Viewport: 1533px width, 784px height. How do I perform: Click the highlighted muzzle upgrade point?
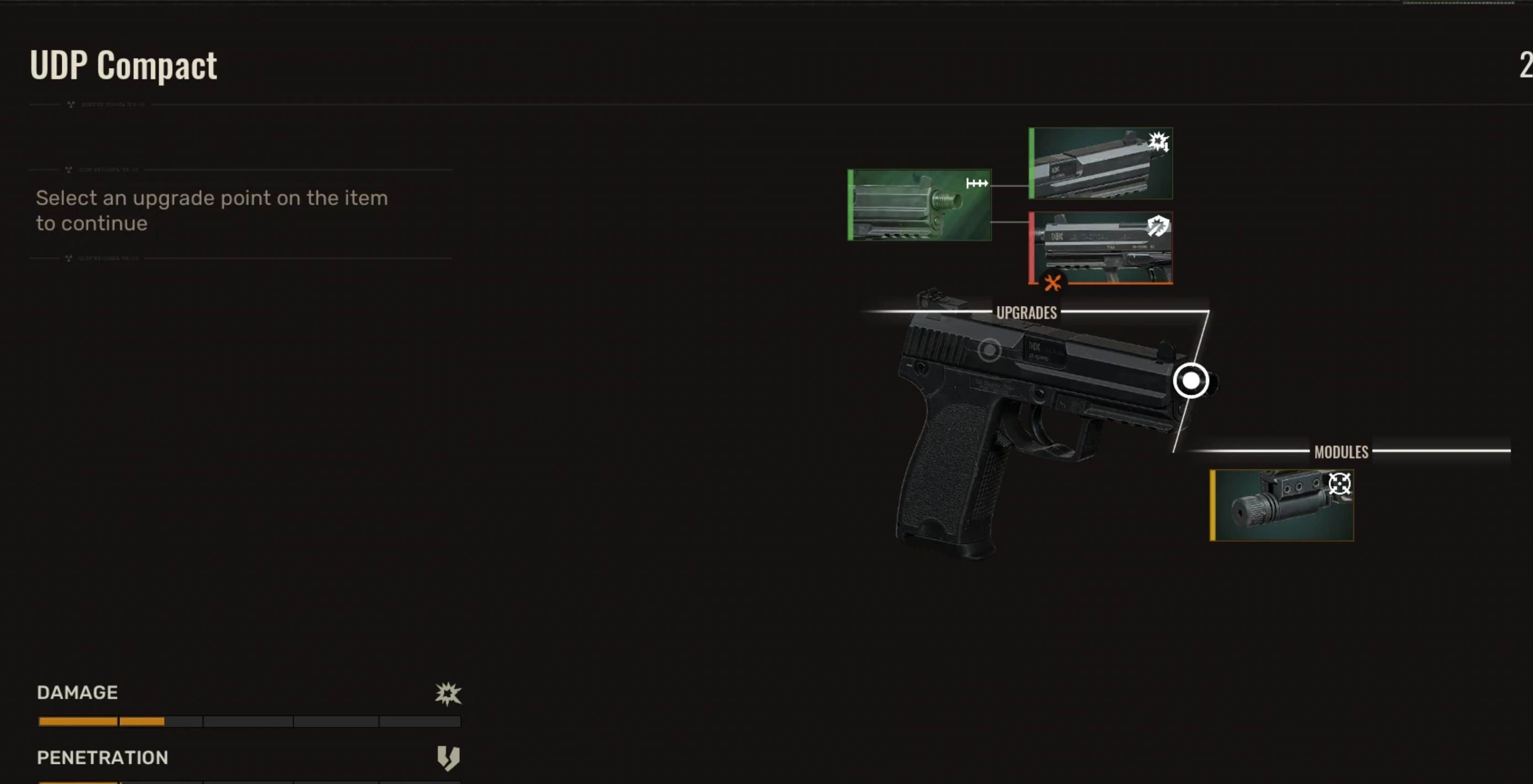(x=1191, y=381)
